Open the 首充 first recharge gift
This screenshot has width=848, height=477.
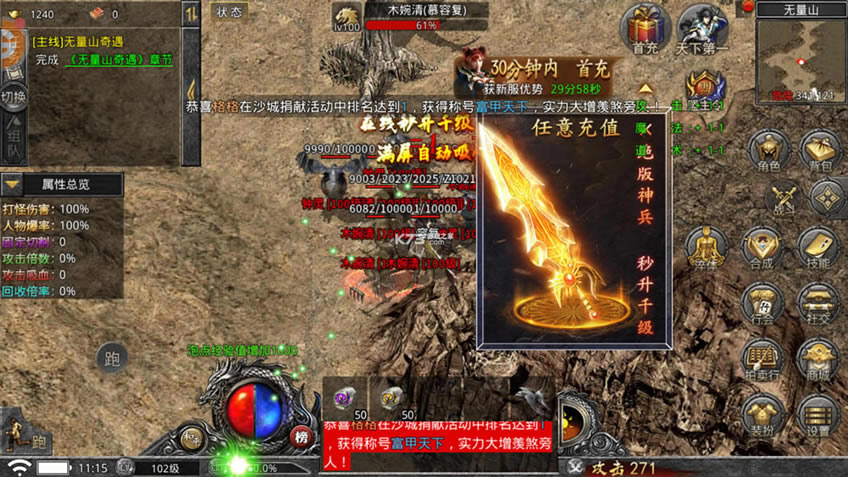pos(645,26)
